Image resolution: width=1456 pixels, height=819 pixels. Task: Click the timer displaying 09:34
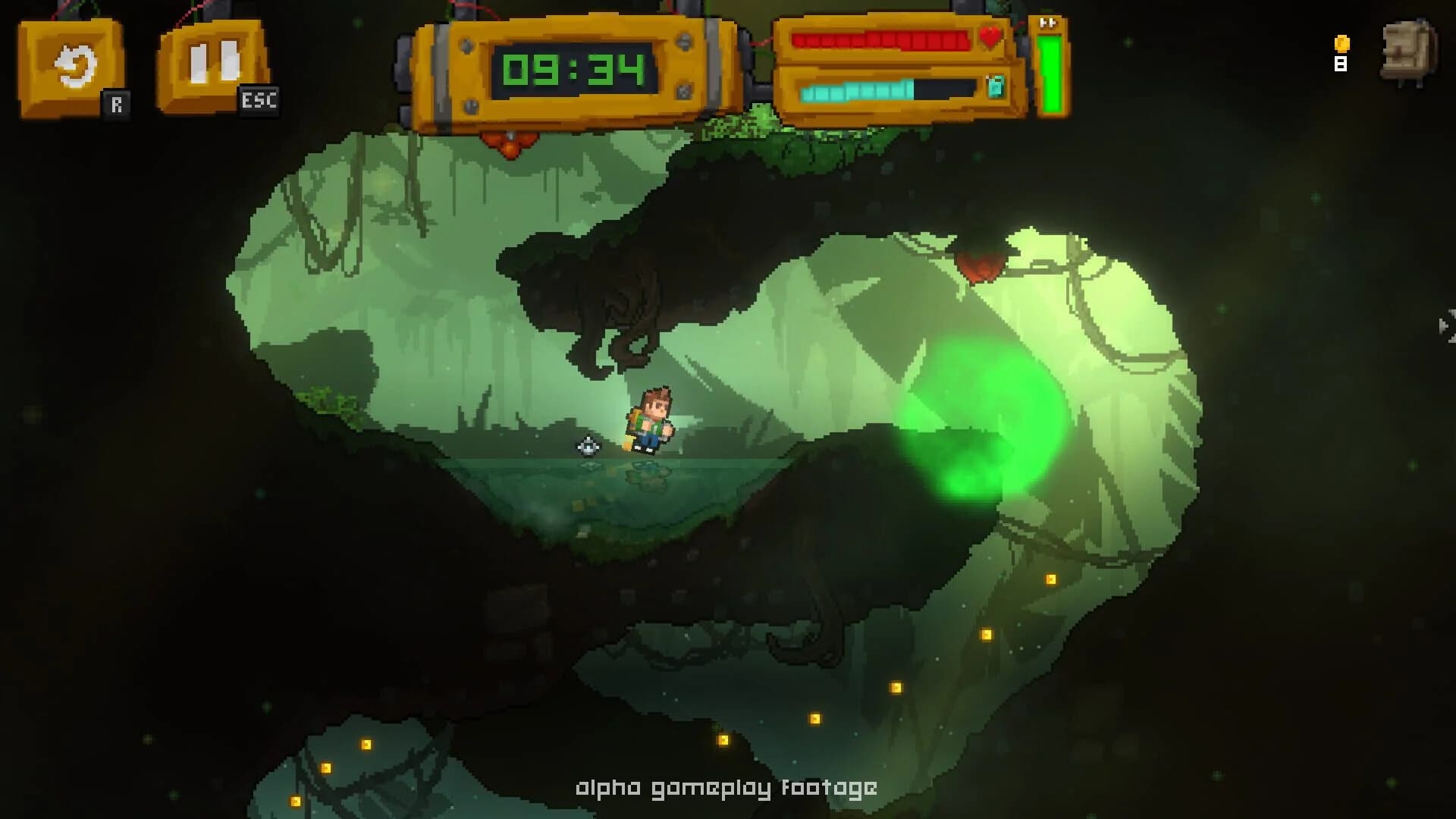[573, 68]
